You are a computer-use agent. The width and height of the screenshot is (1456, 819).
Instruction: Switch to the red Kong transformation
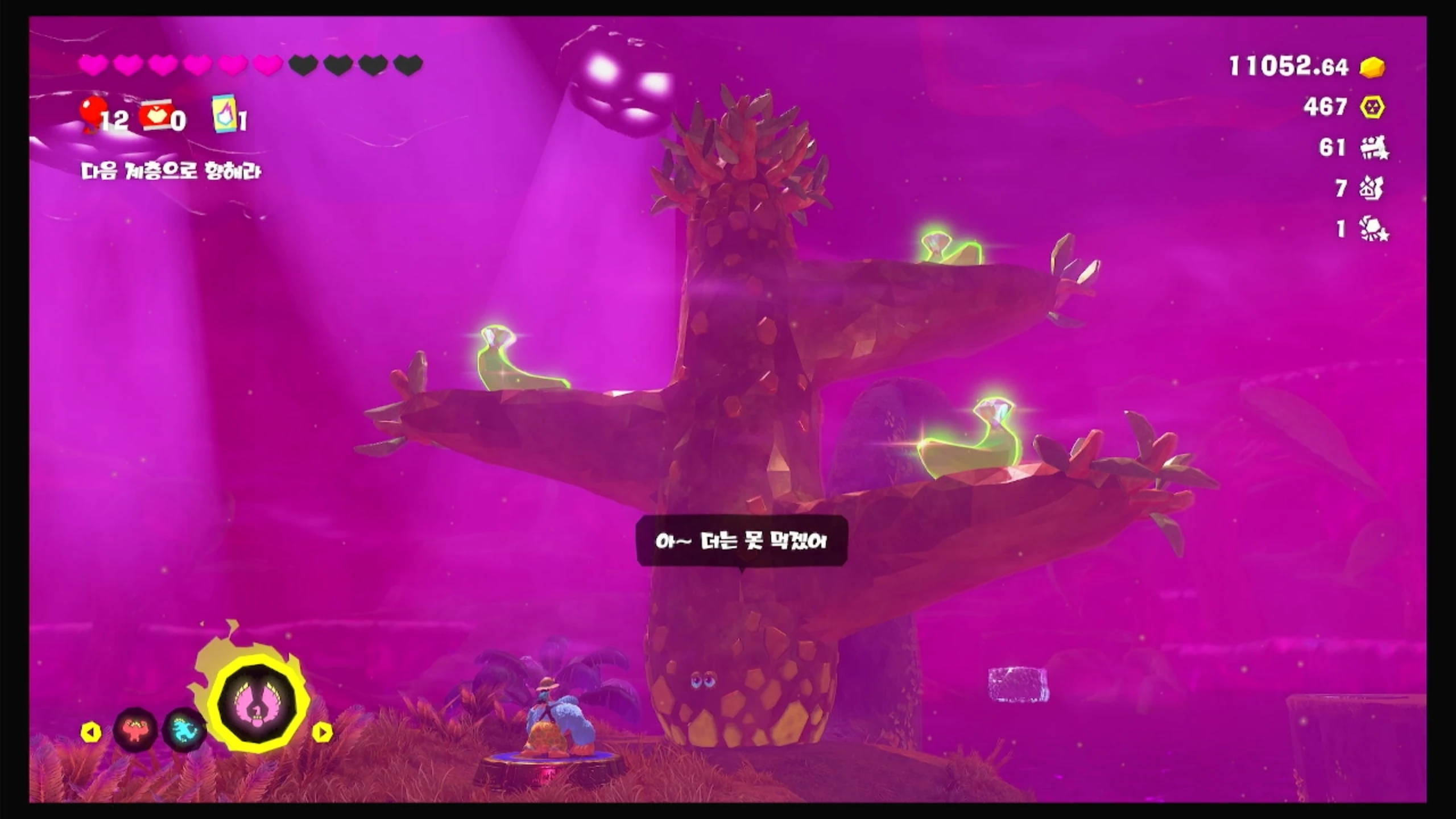pyautogui.click(x=135, y=729)
